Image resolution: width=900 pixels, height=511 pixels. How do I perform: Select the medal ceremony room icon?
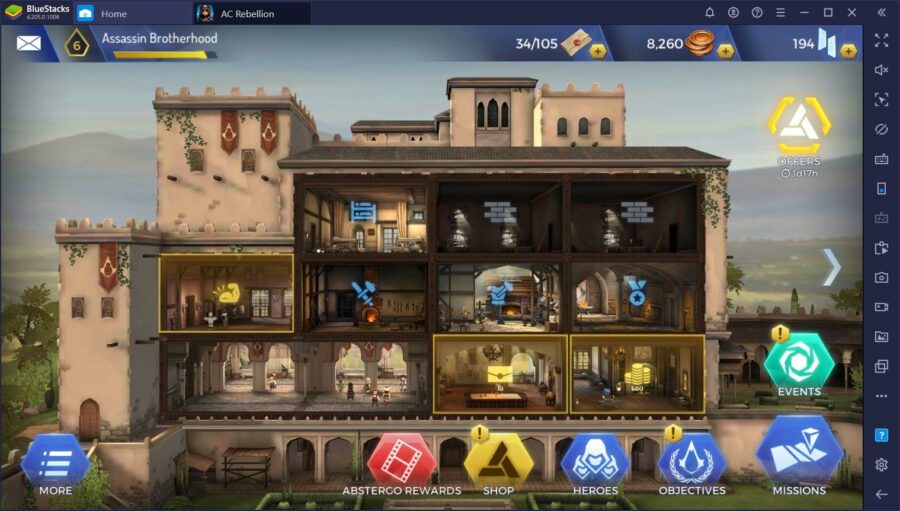coord(636,291)
